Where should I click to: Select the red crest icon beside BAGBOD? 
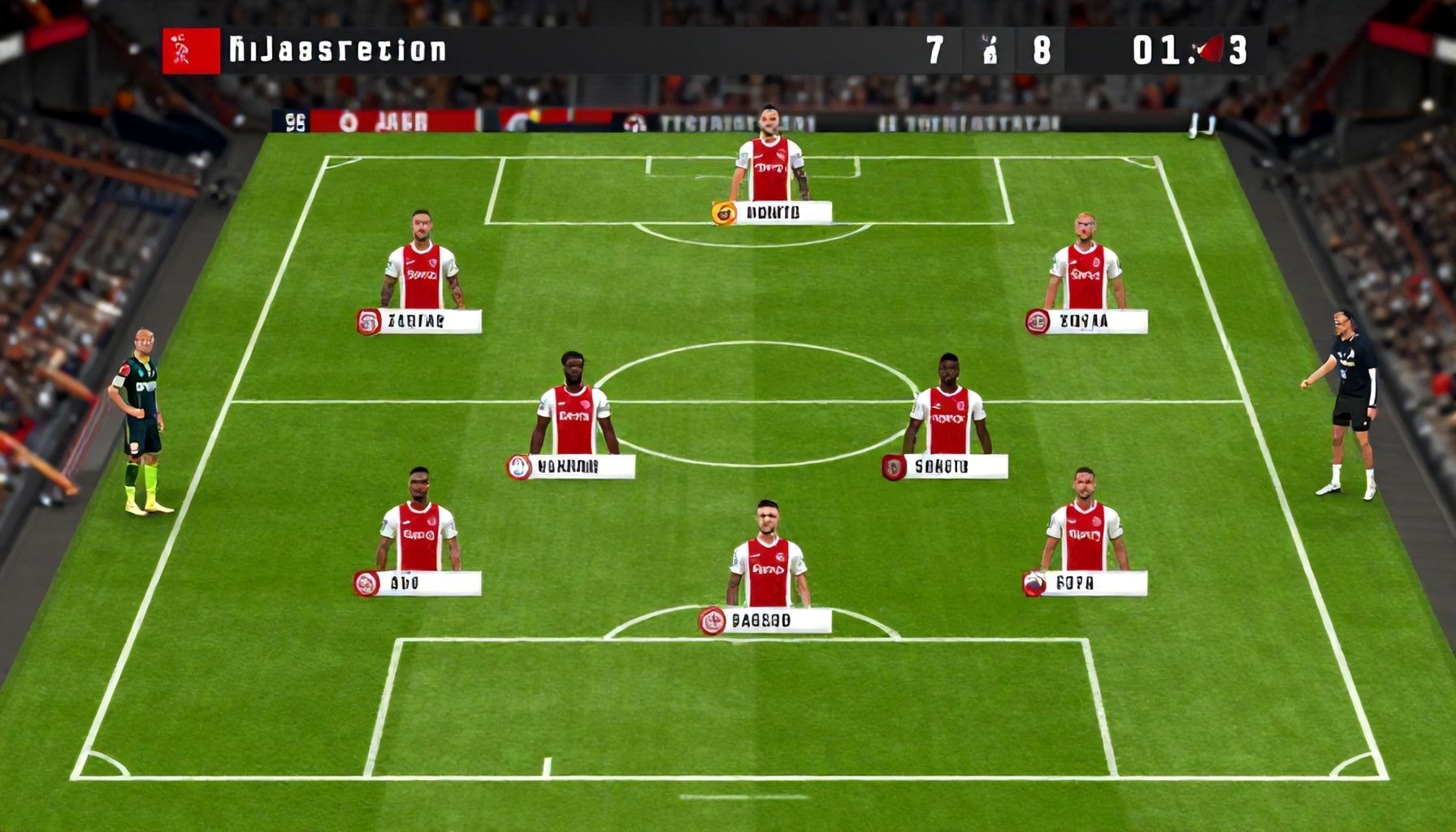click(710, 622)
